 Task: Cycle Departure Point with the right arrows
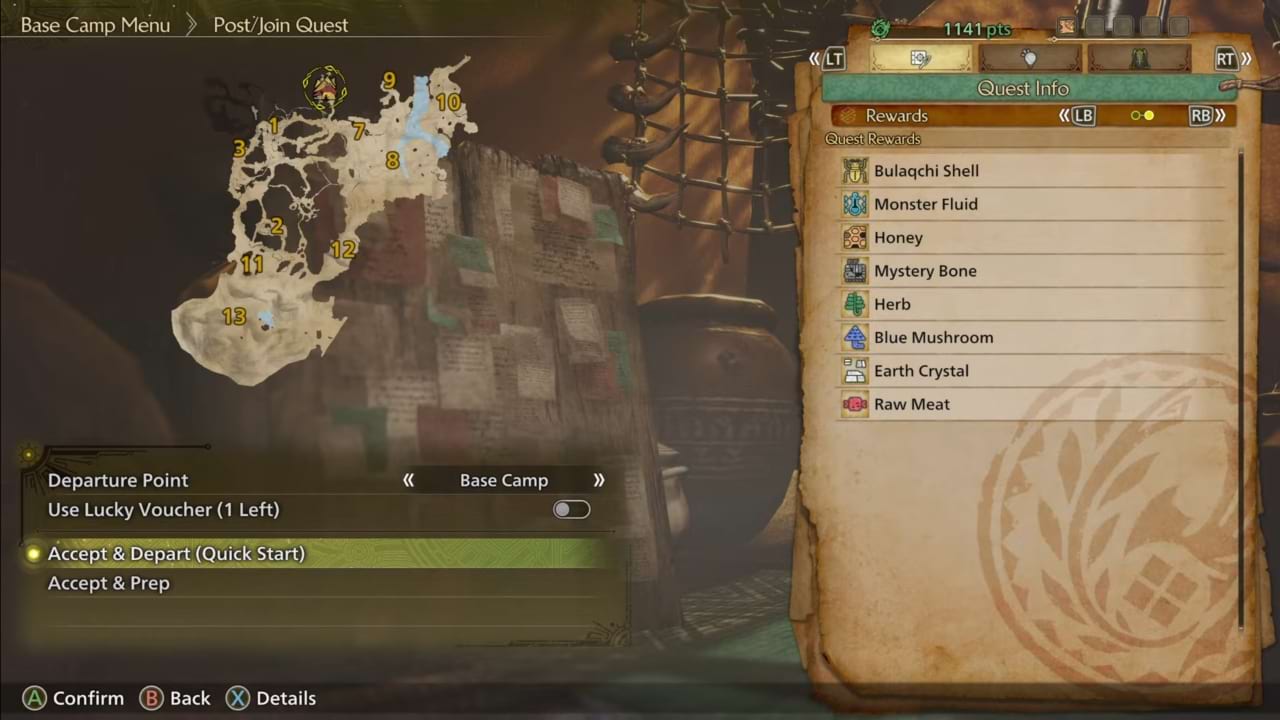click(599, 480)
